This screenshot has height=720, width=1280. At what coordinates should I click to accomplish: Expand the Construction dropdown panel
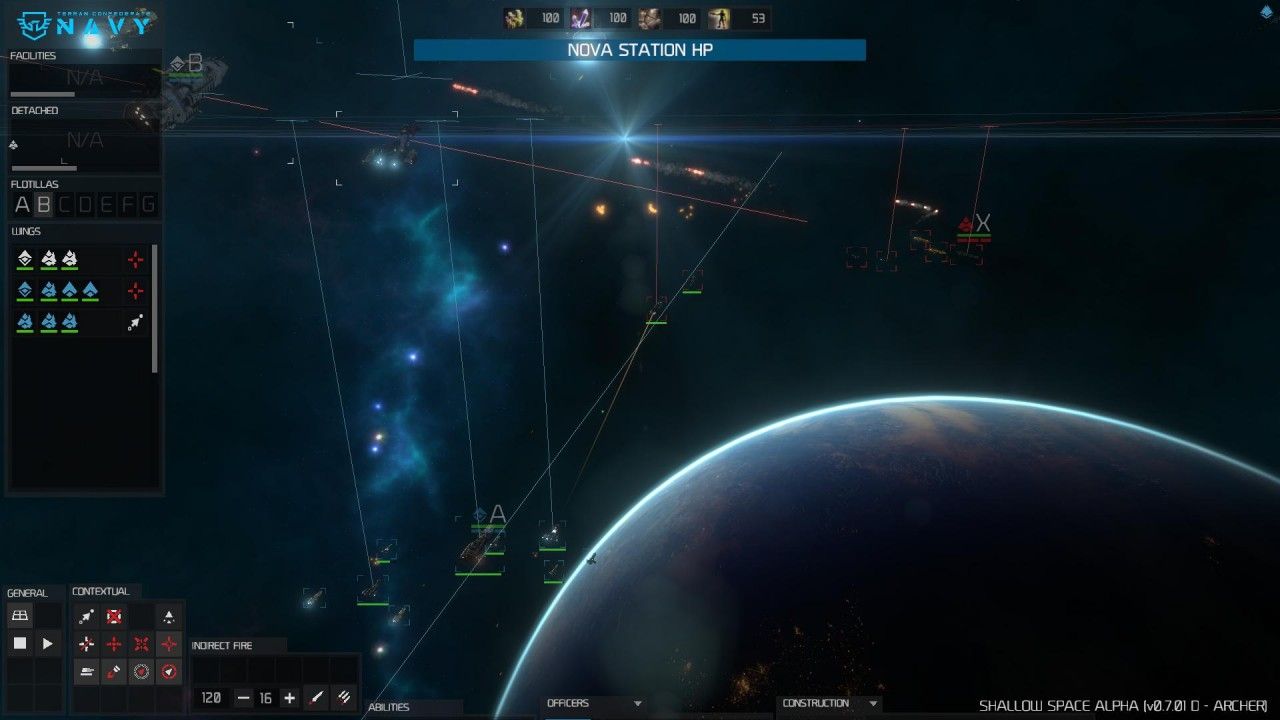pyautogui.click(x=873, y=704)
